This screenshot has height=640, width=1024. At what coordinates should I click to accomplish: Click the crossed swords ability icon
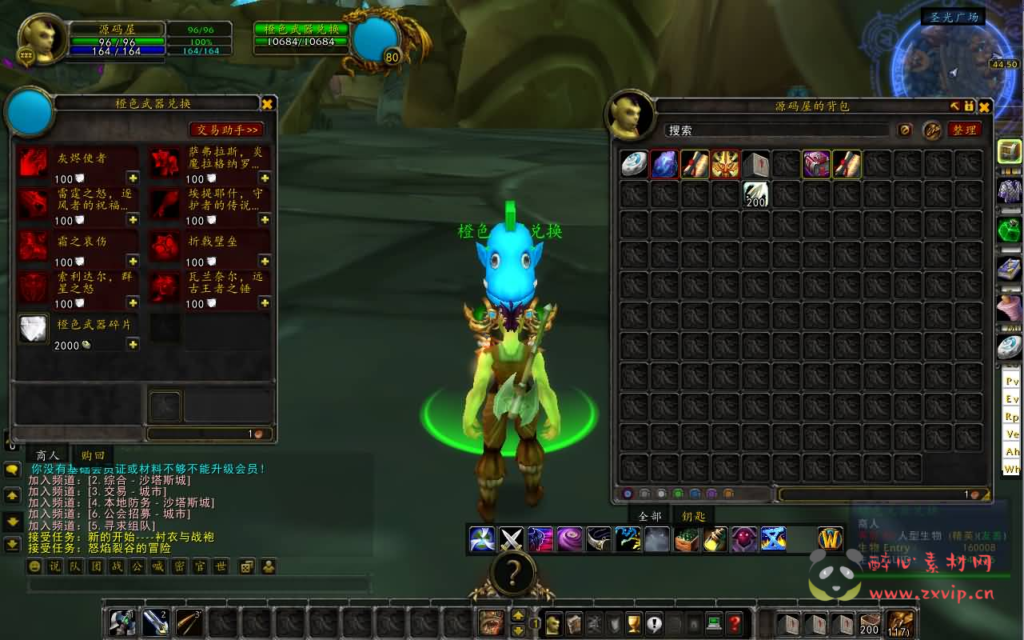[512, 540]
